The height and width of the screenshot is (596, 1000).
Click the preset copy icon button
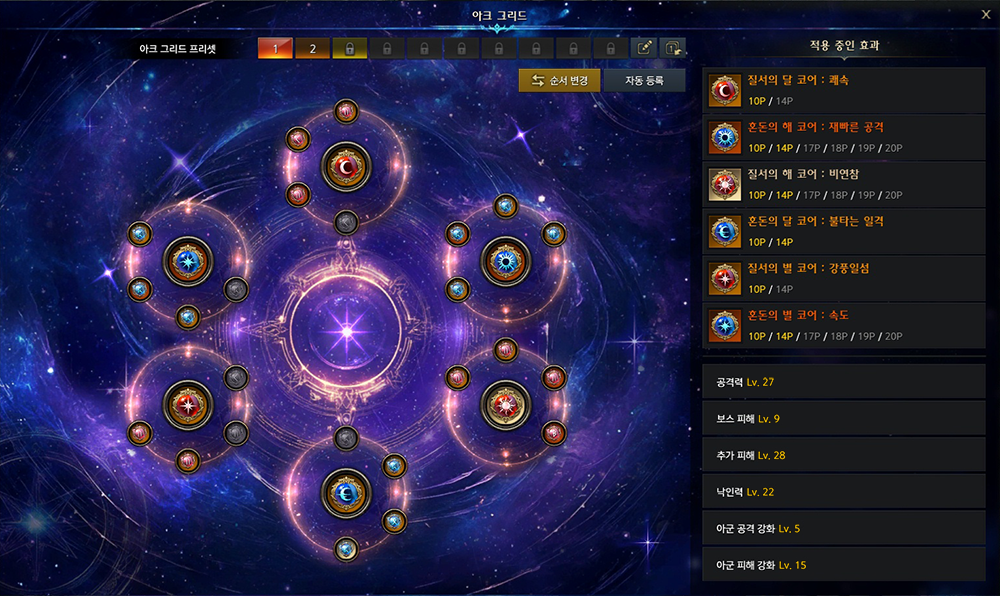click(673, 48)
